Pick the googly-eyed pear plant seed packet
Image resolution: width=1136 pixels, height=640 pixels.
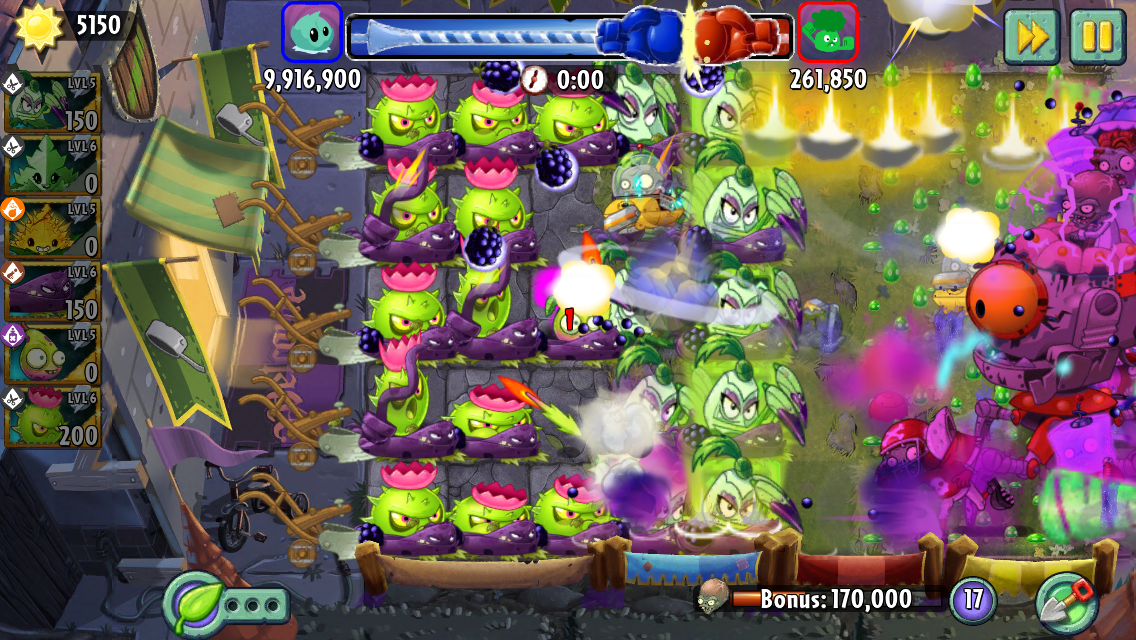(52, 355)
